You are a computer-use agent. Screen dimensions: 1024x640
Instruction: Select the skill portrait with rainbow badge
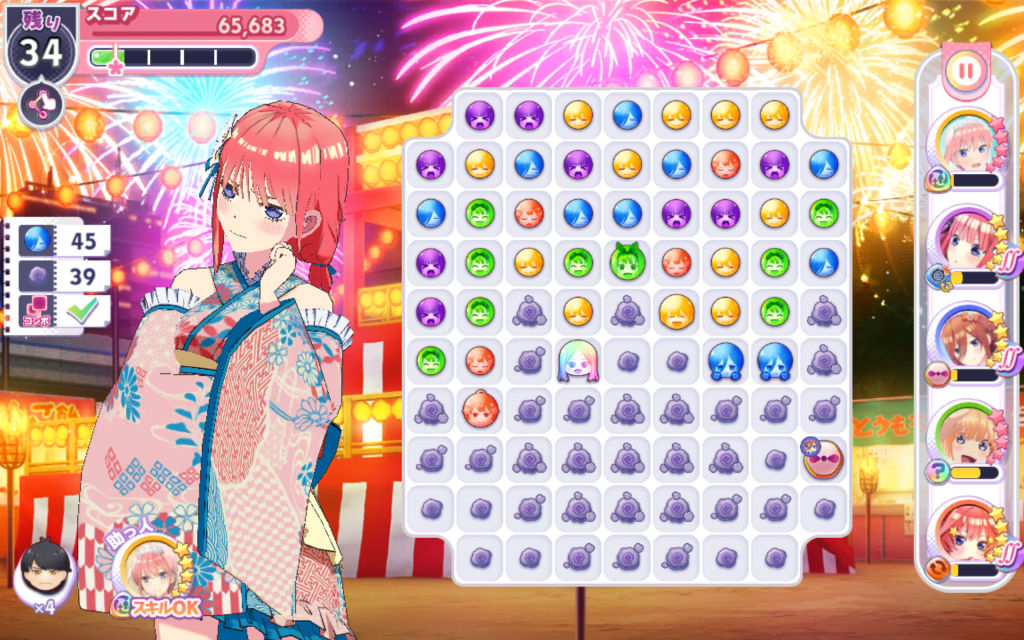tap(968, 150)
